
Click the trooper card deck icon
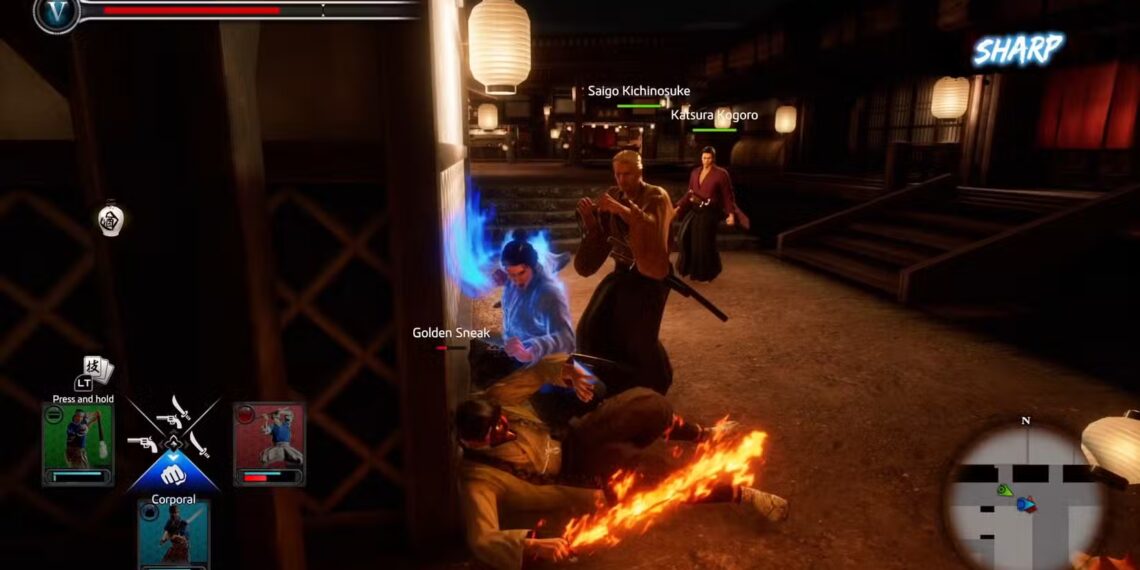[99, 369]
